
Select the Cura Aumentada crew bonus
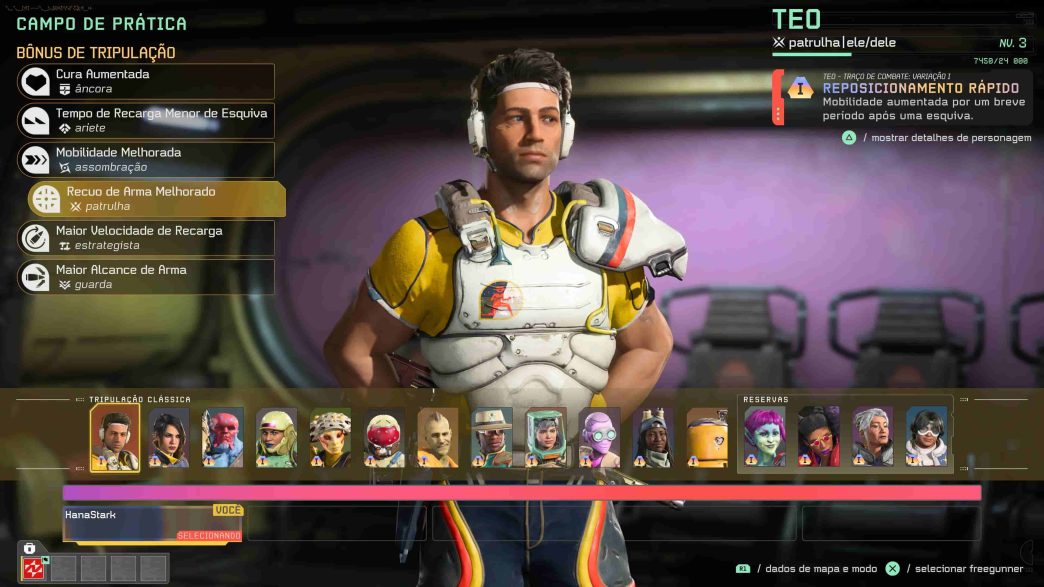coord(146,81)
